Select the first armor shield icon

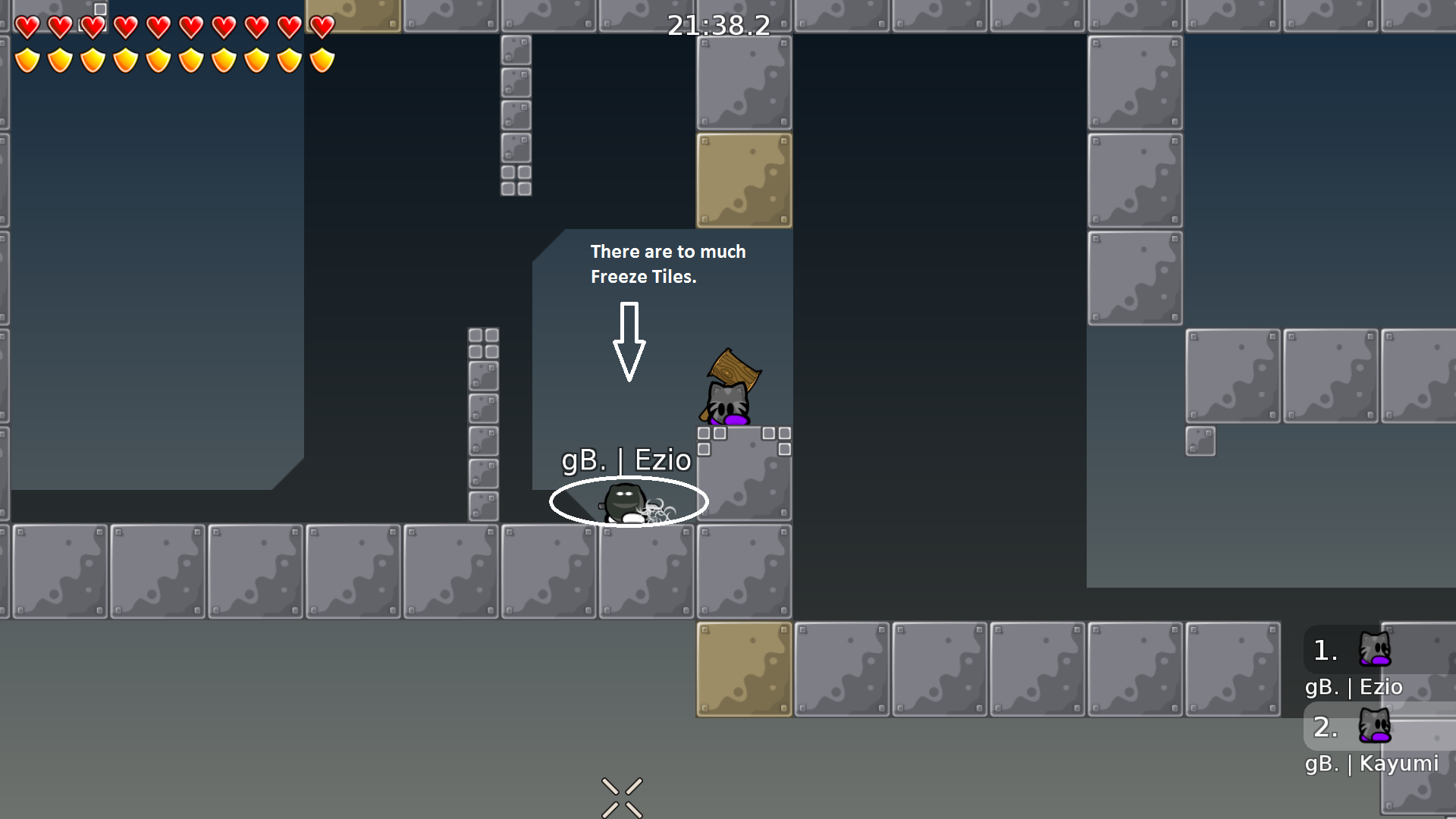[x=27, y=58]
